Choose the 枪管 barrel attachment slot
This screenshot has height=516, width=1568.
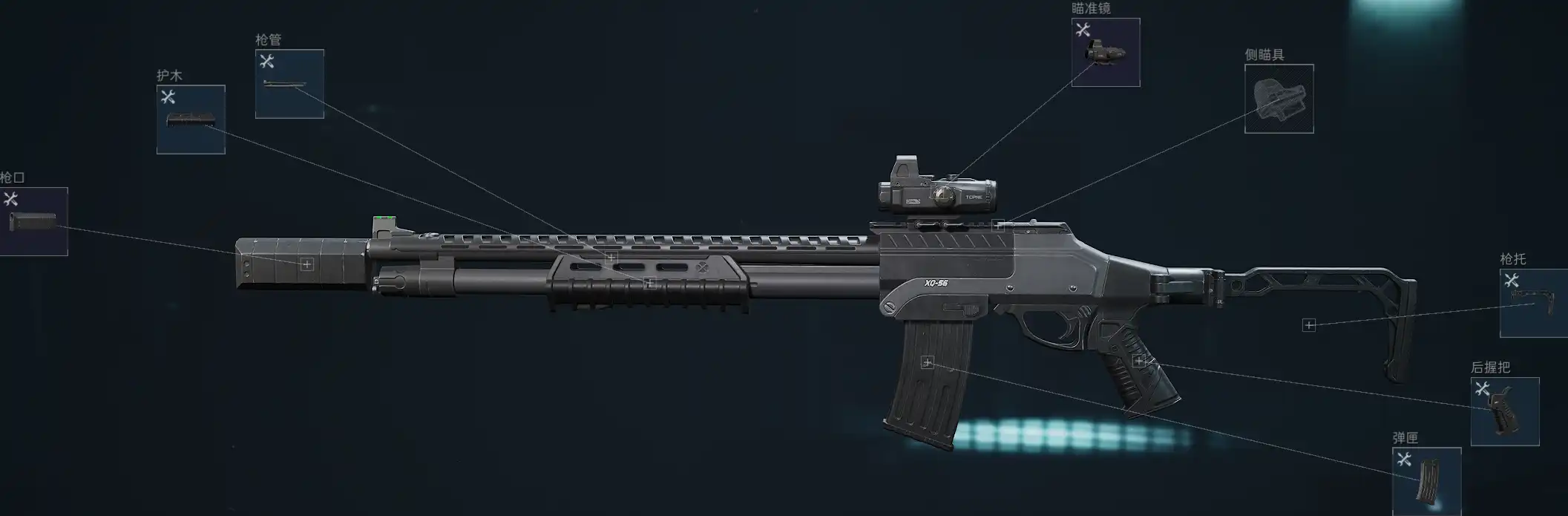(289, 84)
